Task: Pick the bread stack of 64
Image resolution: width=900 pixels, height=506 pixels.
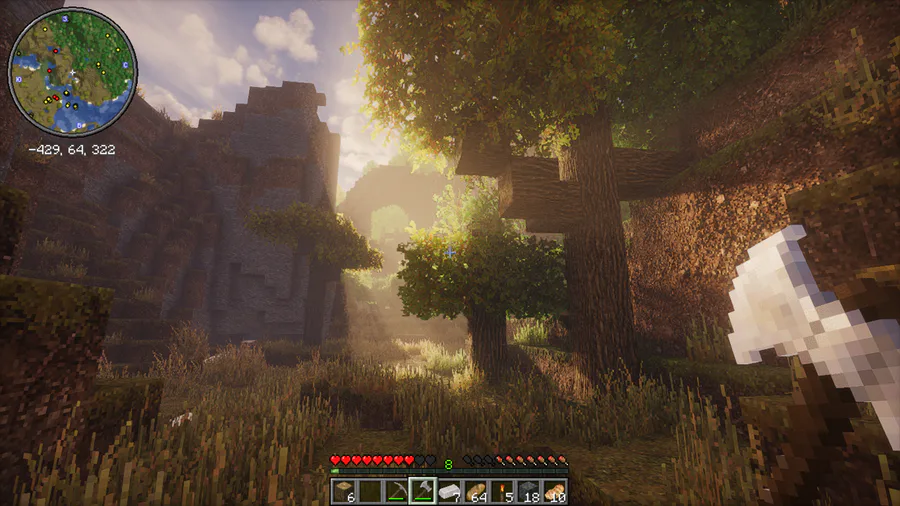Action: [x=475, y=490]
